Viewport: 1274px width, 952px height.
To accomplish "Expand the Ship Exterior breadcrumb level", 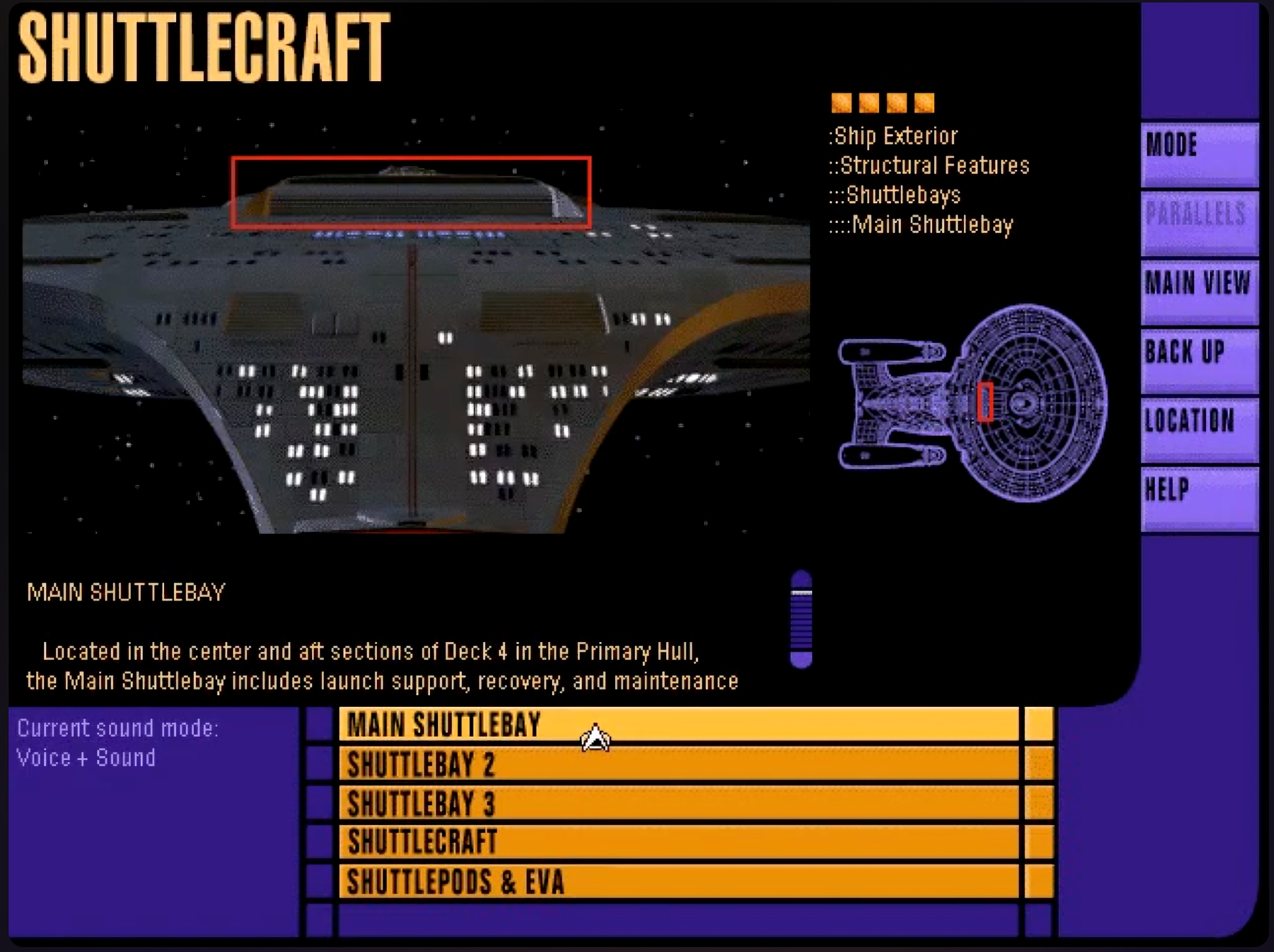I will [x=894, y=135].
